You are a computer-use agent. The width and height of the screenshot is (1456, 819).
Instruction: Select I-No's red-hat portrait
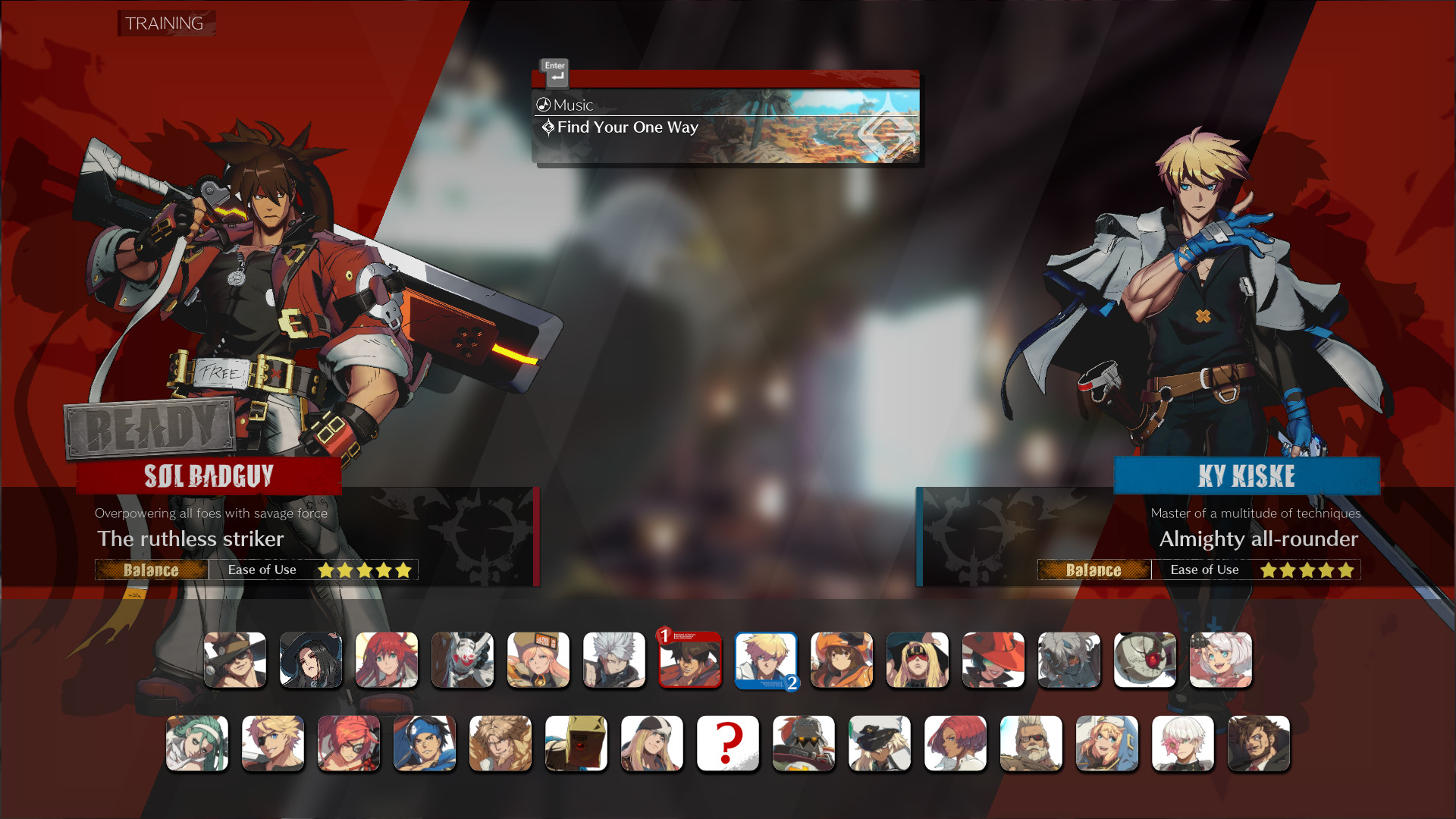pos(993,660)
